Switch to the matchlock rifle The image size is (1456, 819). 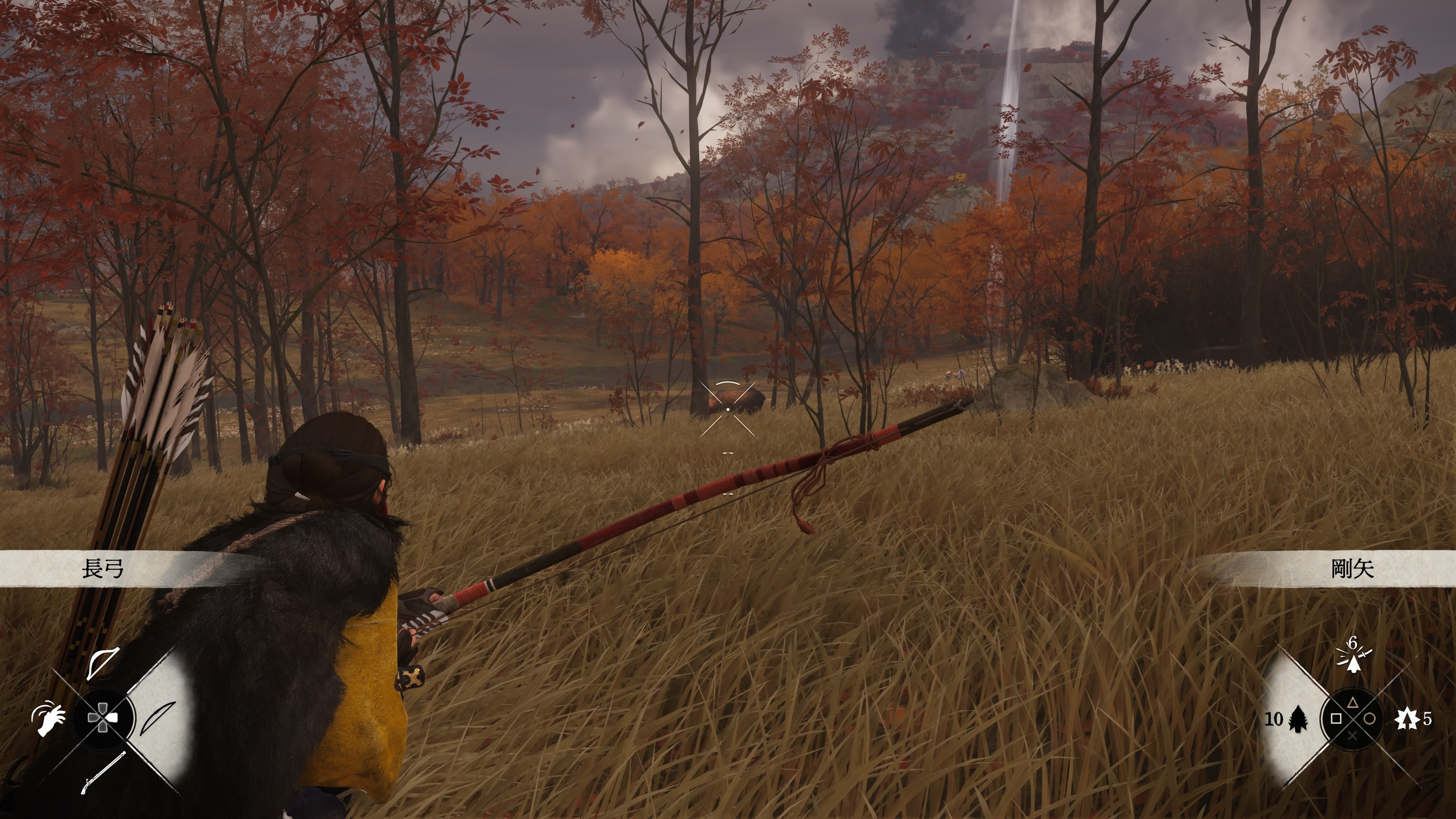(103, 772)
